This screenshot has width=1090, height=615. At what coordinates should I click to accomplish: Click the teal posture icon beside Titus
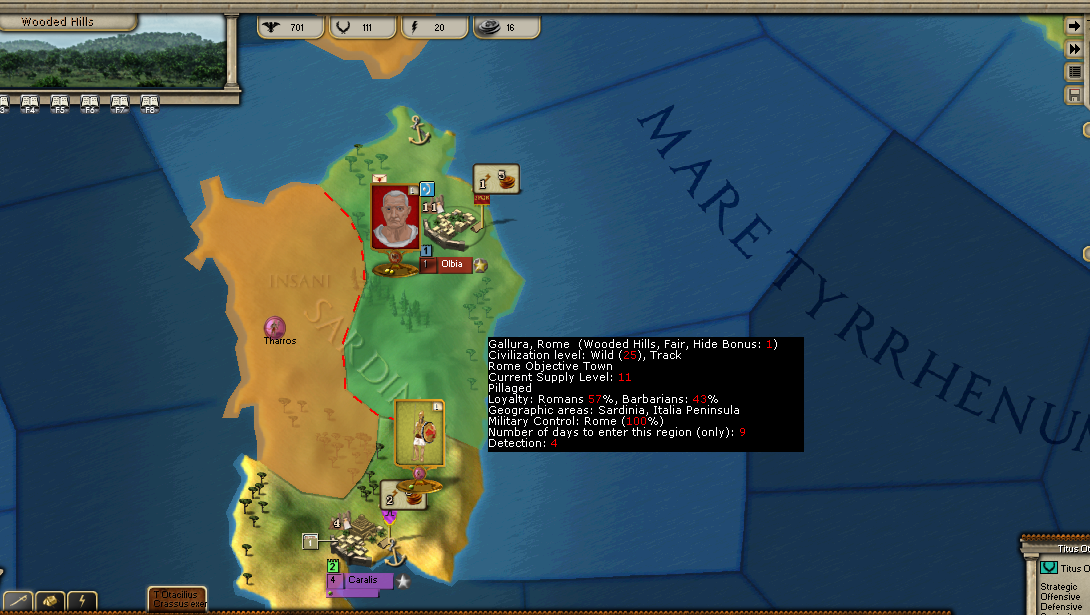coord(1048,568)
